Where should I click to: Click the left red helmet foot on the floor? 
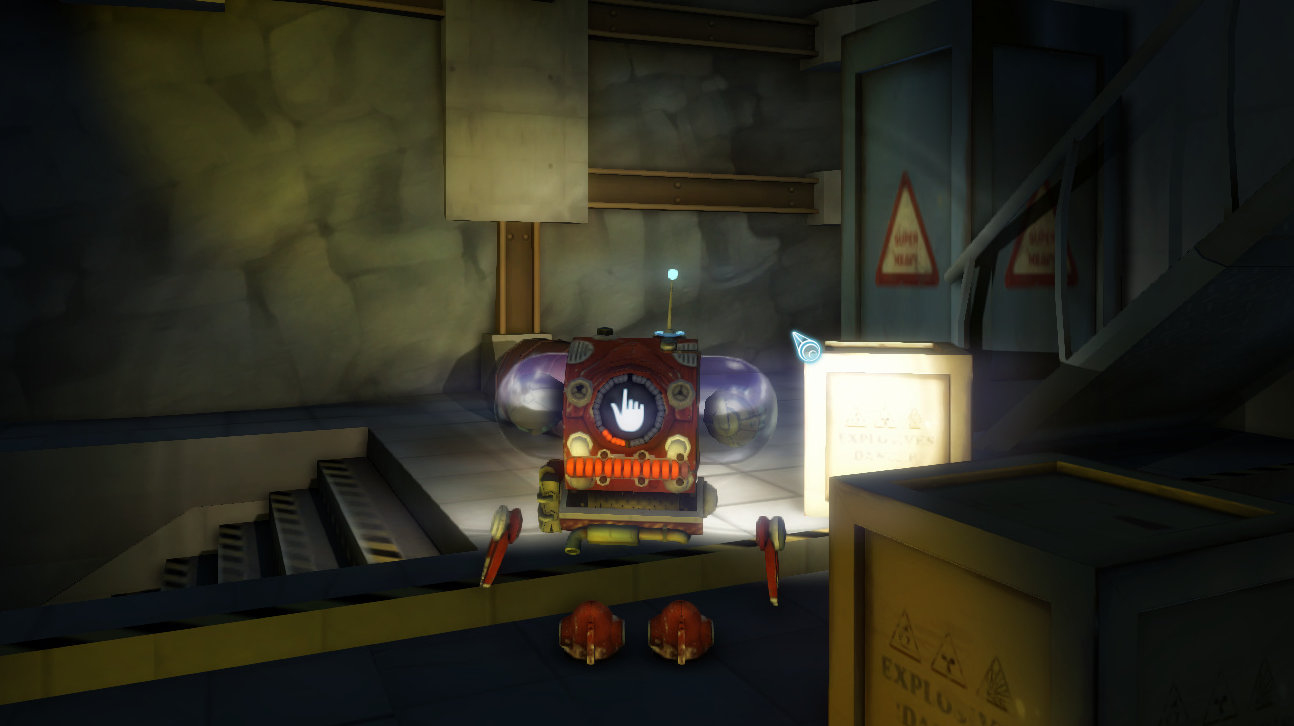[x=592, y=632]
